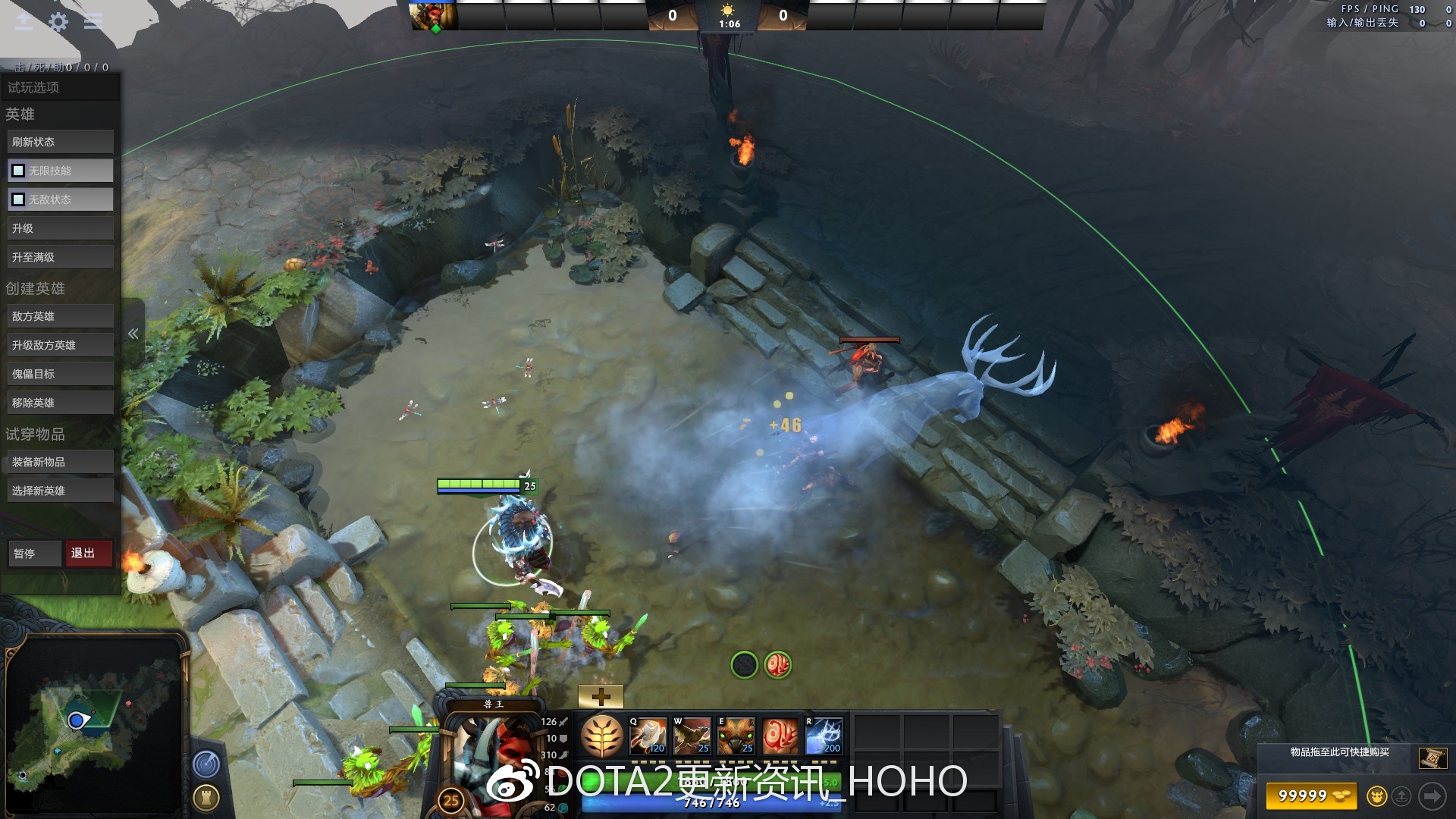Image resolution: width=1456 pixels, height=819 pixels.
Task: Open the talent tree icon
Action: (602, 736)
